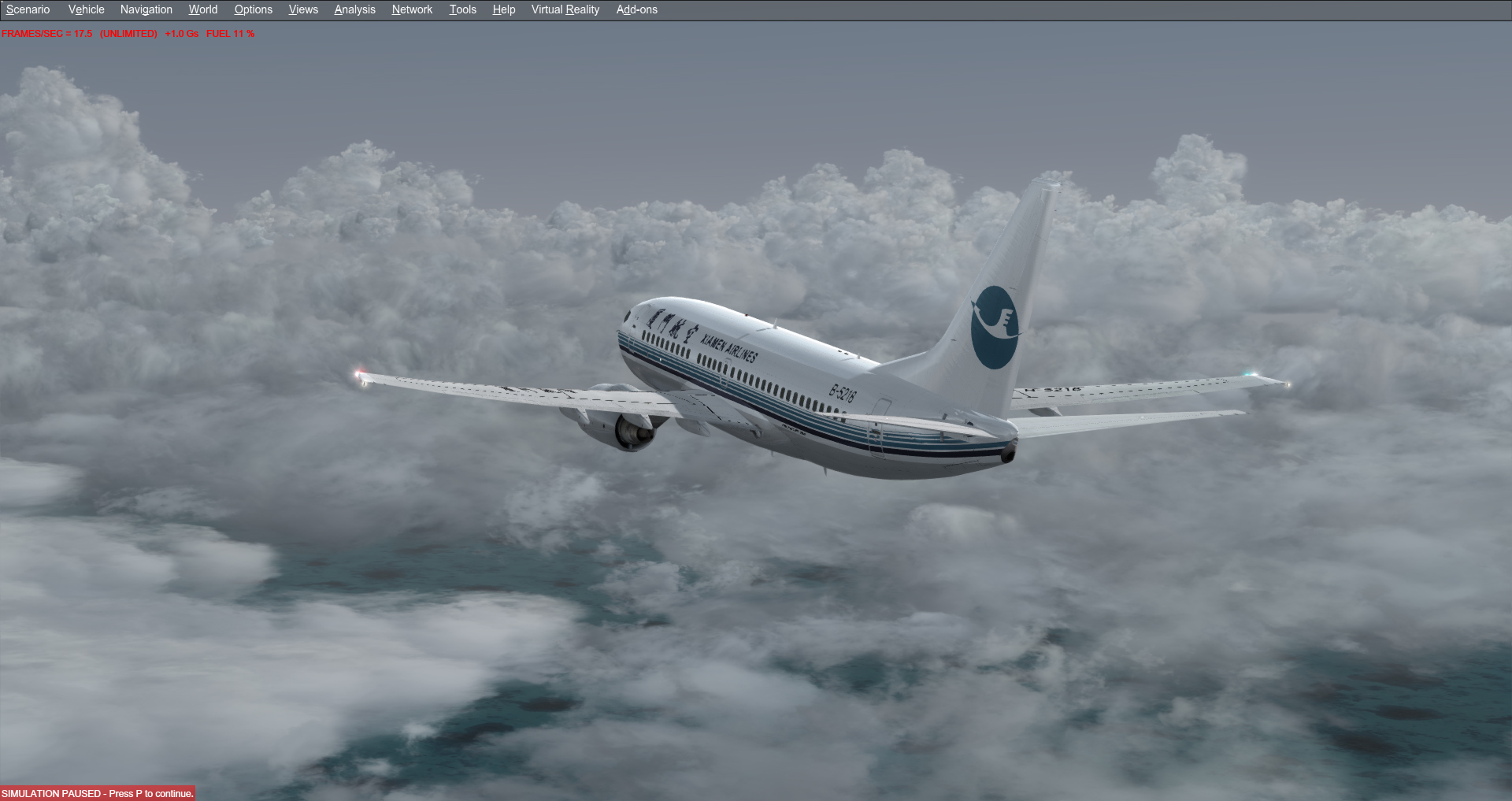Open the Vehicle menu

(86, 9)
